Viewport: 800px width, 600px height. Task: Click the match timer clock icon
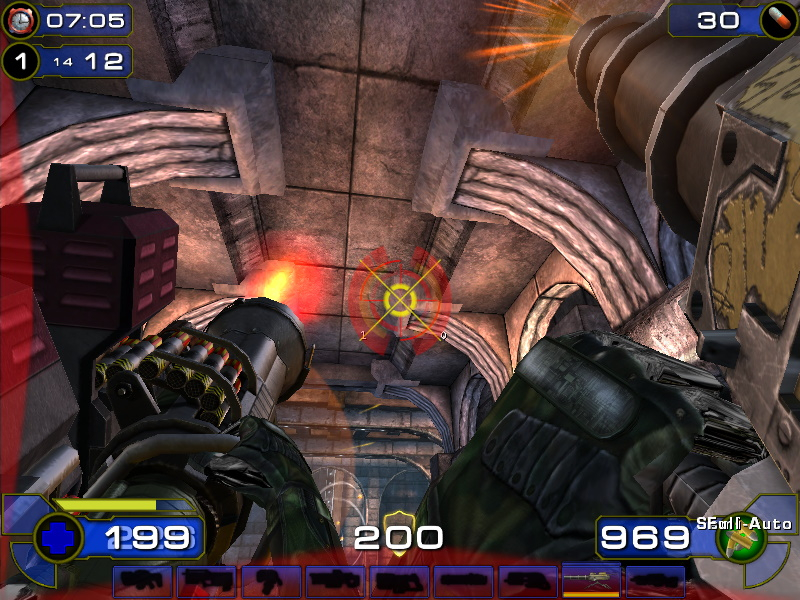tap(22, 19)
